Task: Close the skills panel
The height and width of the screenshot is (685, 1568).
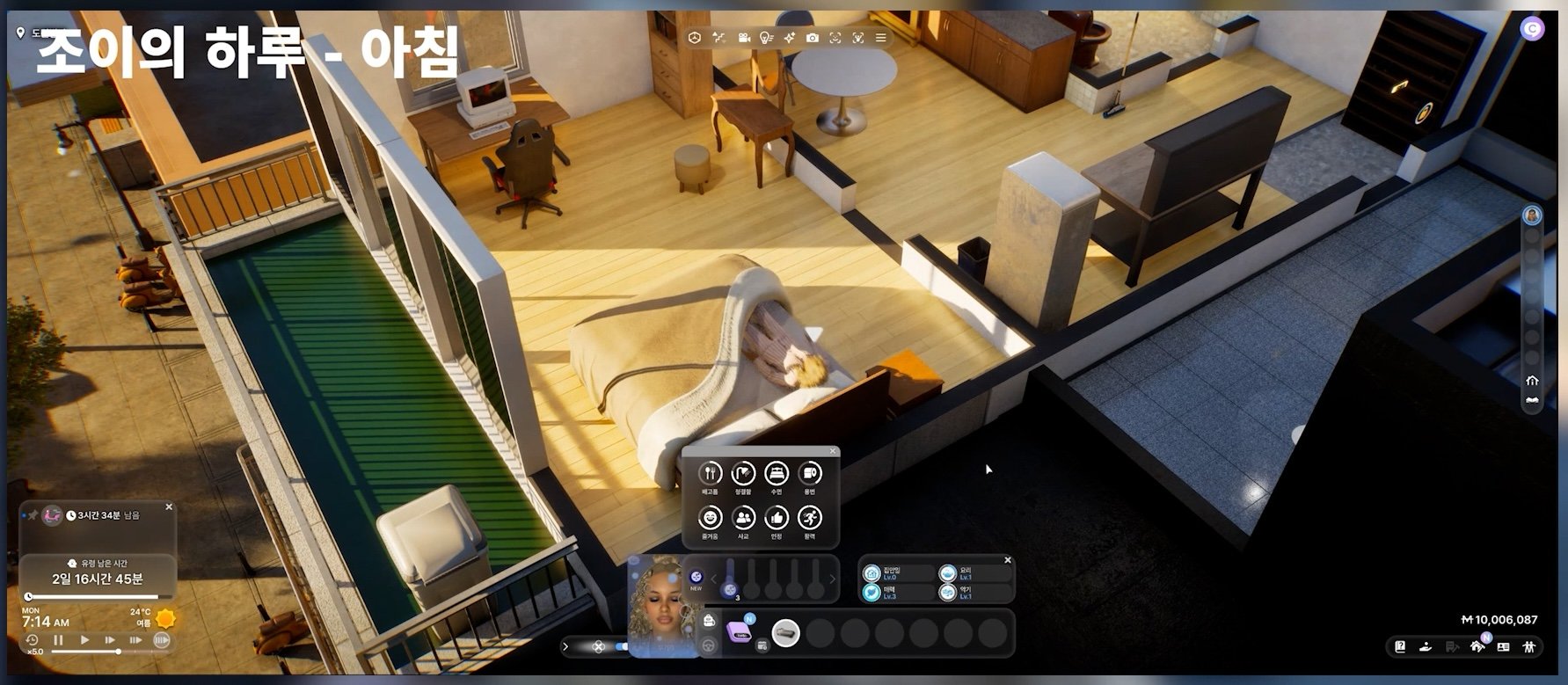Action: [x=1008, y=560]
